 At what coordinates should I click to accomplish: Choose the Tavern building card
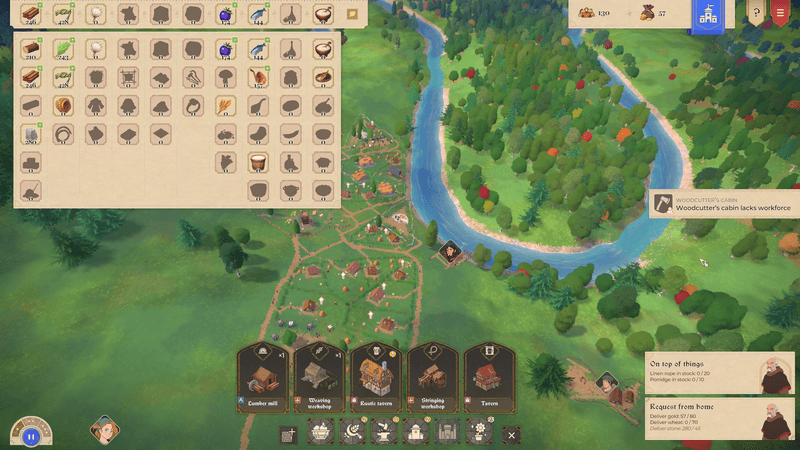[x=487, y=378]
